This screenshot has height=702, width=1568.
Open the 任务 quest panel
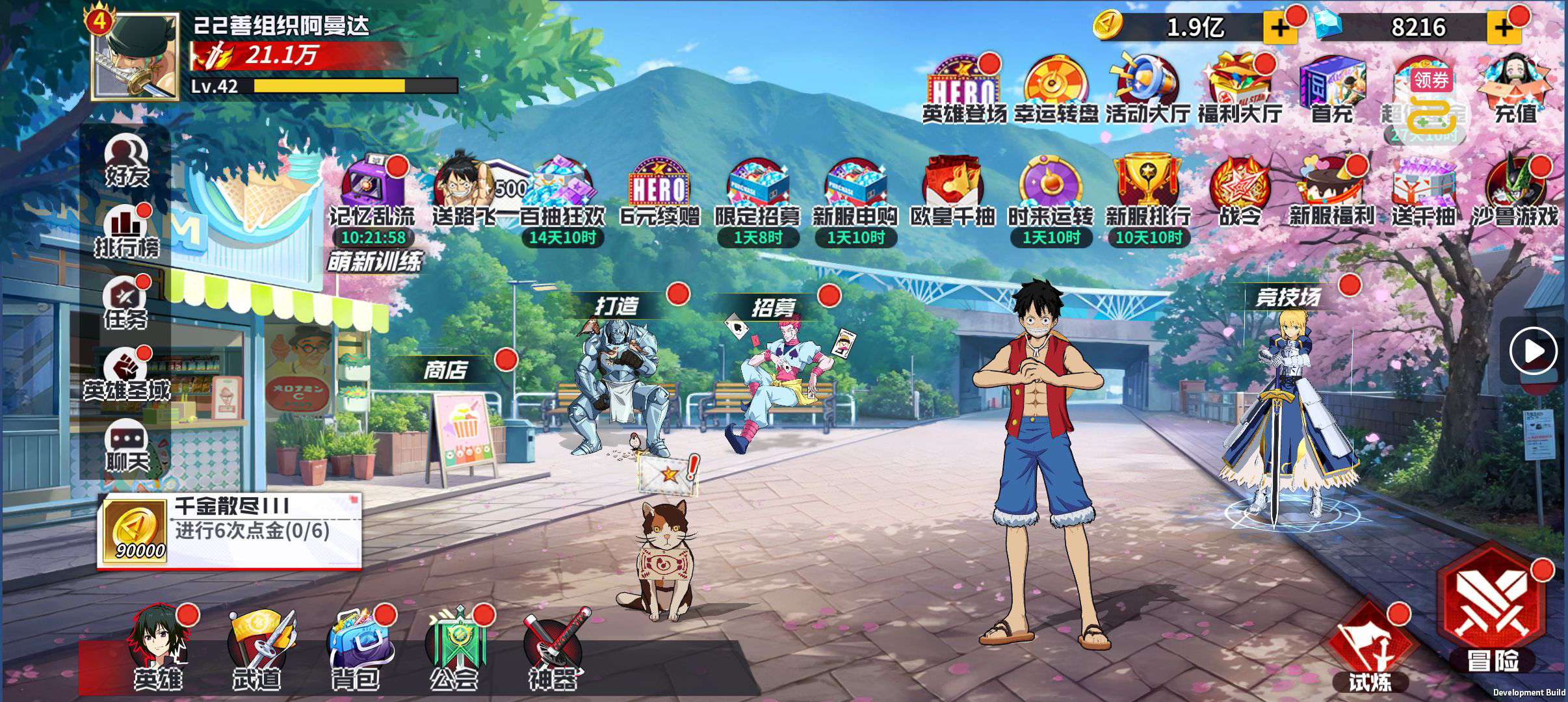click(x=125, y=304)
